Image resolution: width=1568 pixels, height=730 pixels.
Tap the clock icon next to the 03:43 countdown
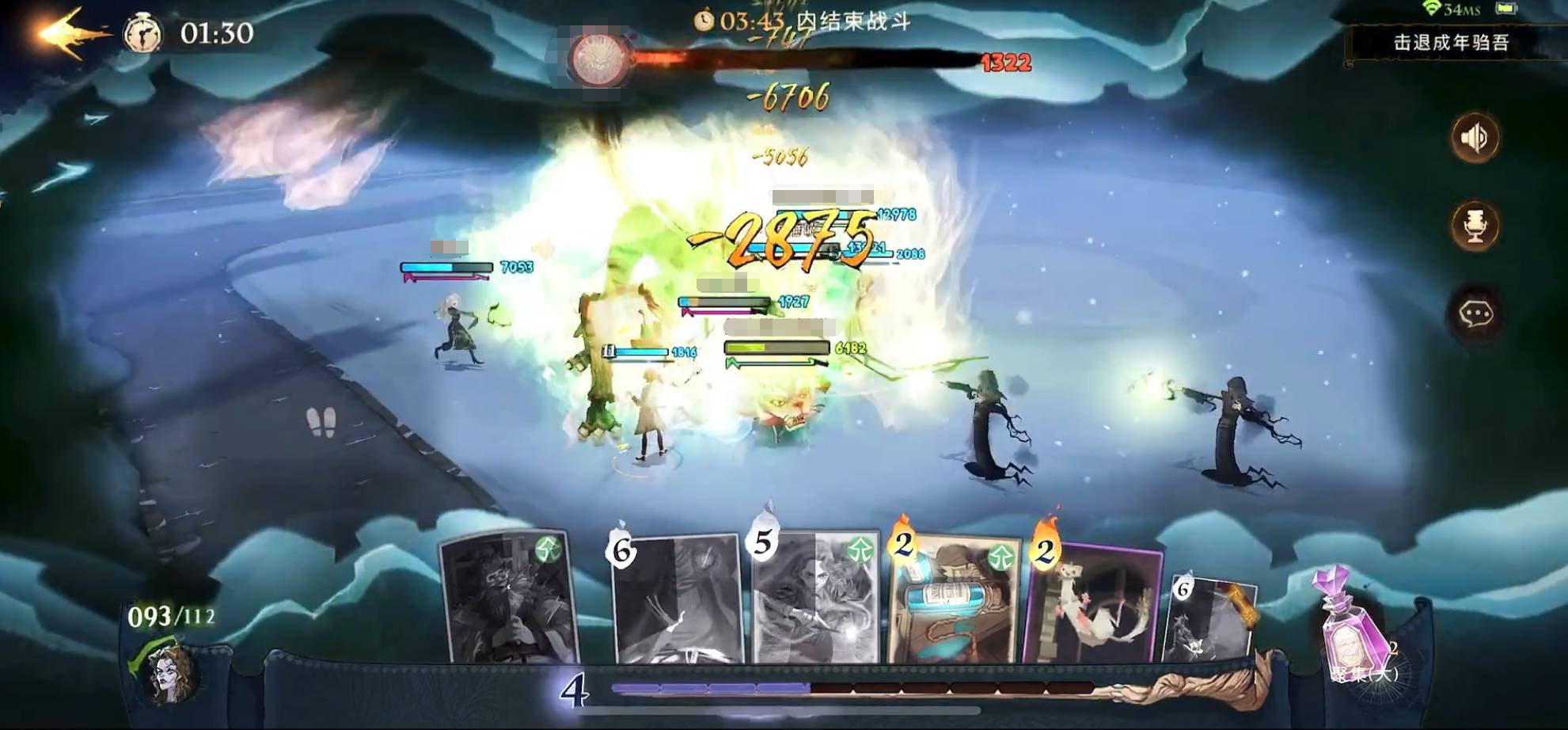coord(703,21)
